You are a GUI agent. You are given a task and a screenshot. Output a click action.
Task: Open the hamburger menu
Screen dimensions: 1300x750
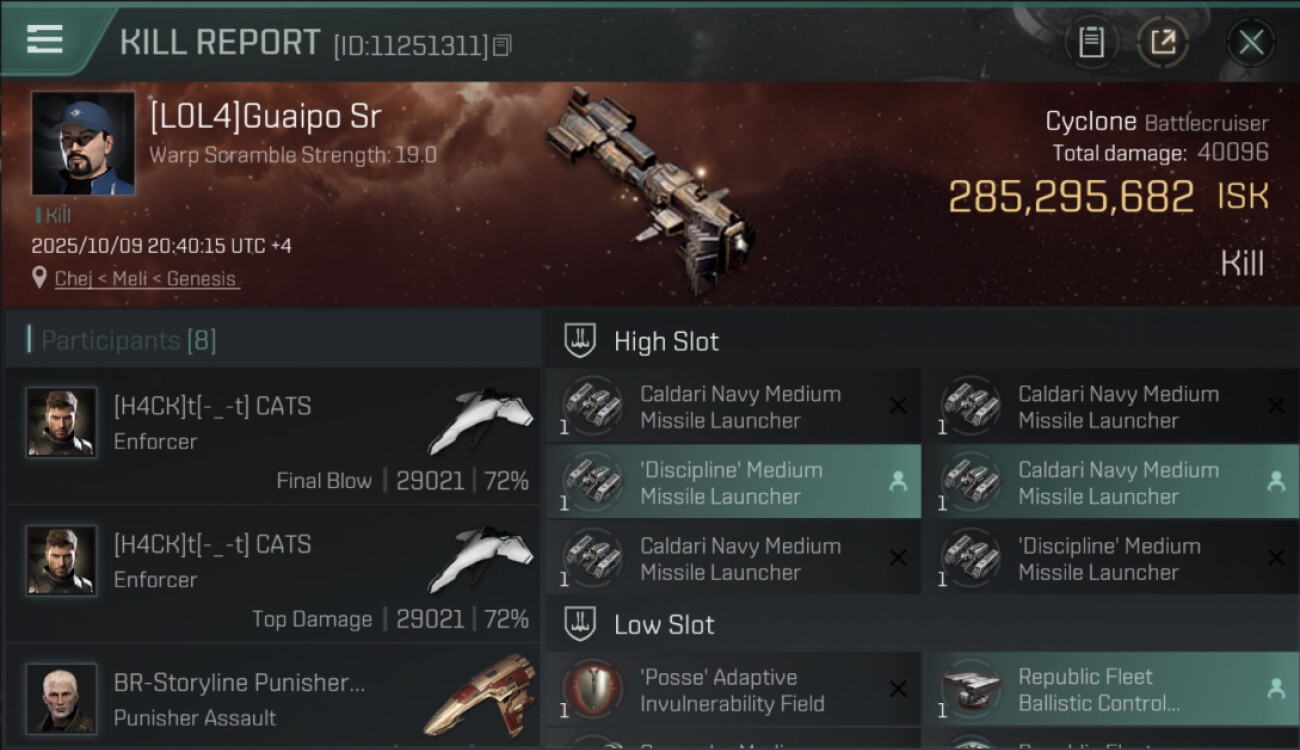(x=45, y=39)
